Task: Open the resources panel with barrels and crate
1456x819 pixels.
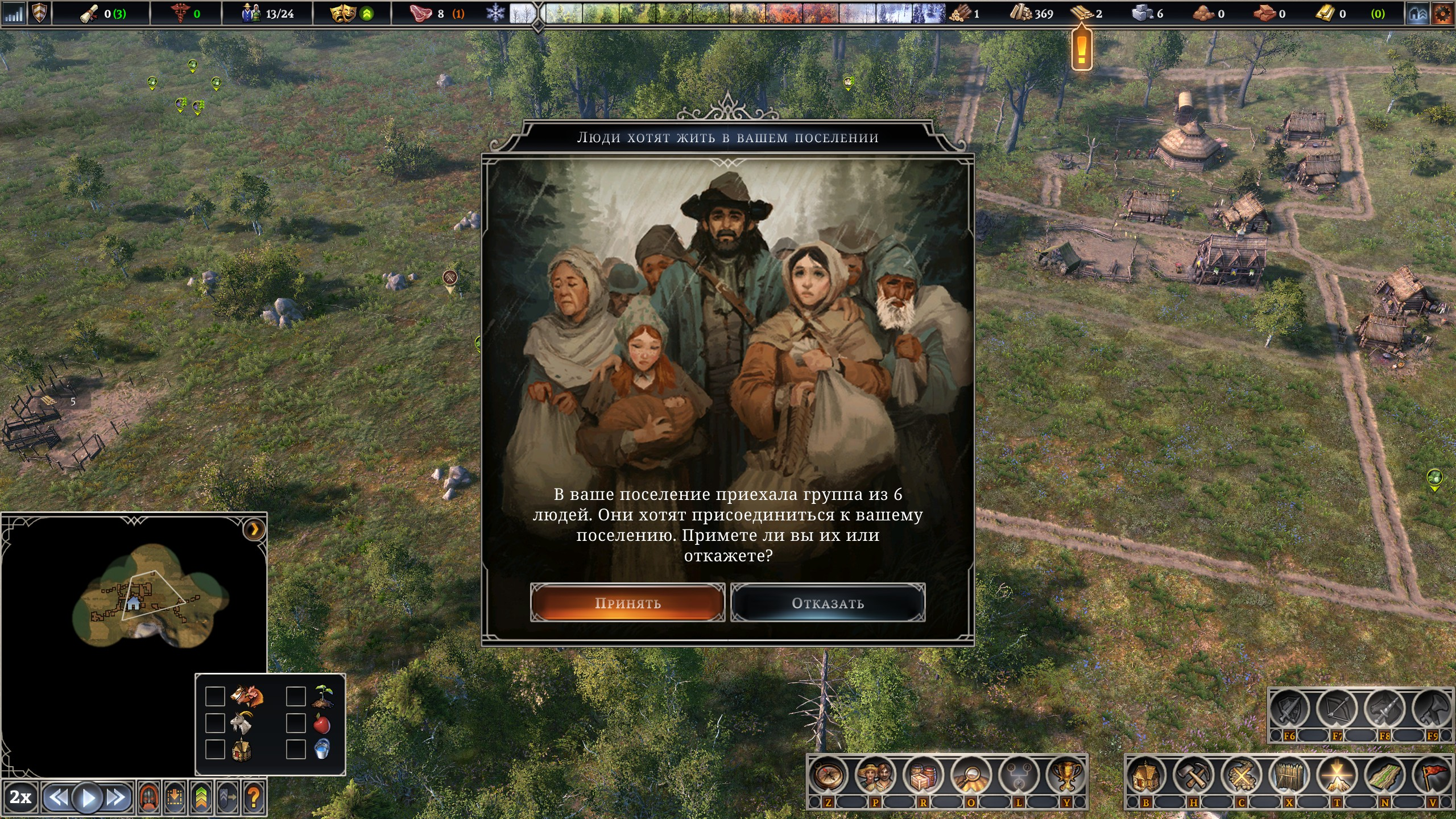Action: (923, 775)
